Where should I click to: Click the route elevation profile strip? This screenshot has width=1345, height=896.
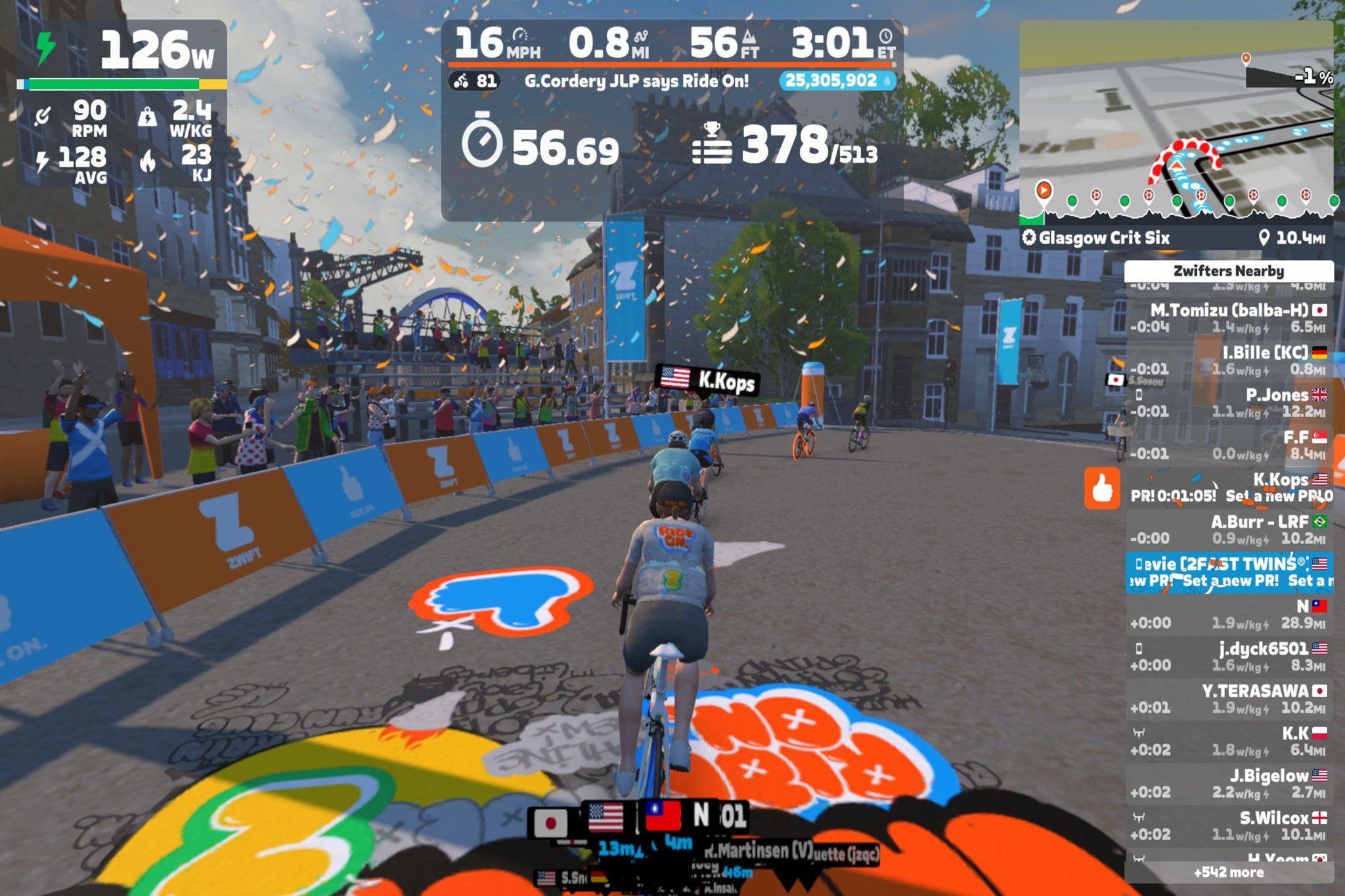[x=1176, y=205]
